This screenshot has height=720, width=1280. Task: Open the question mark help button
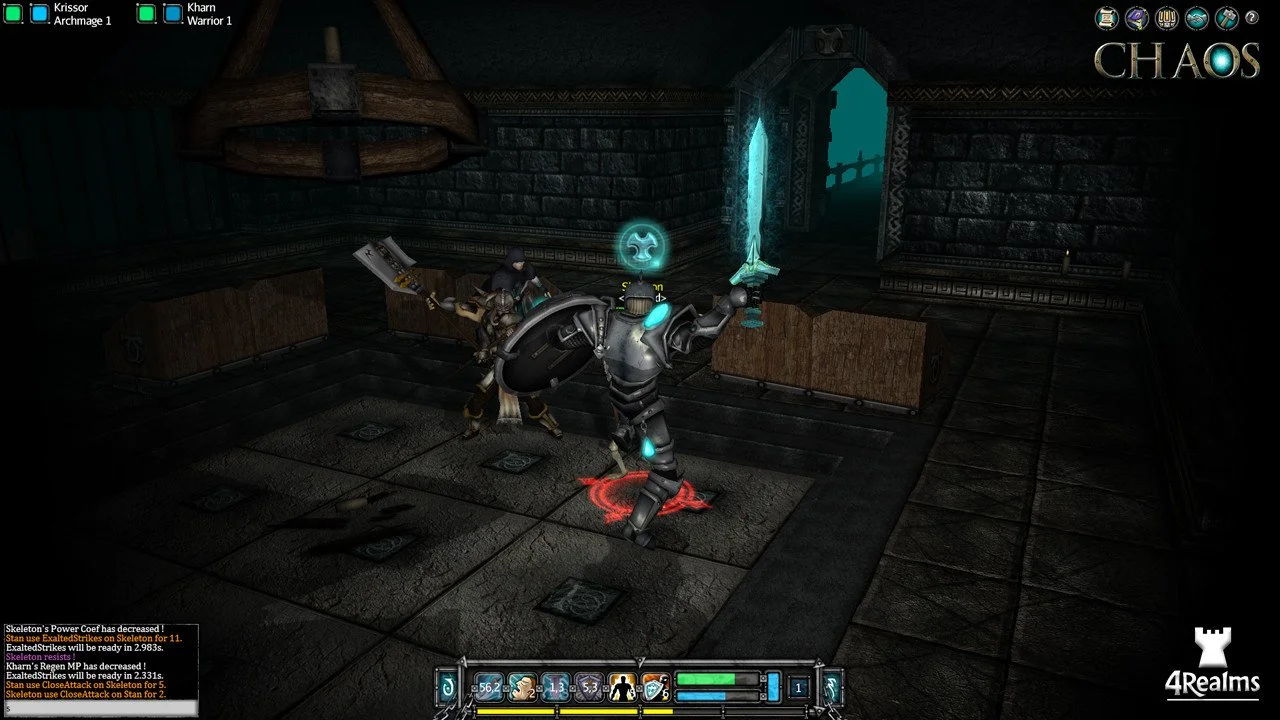(x=1251, y=17)
